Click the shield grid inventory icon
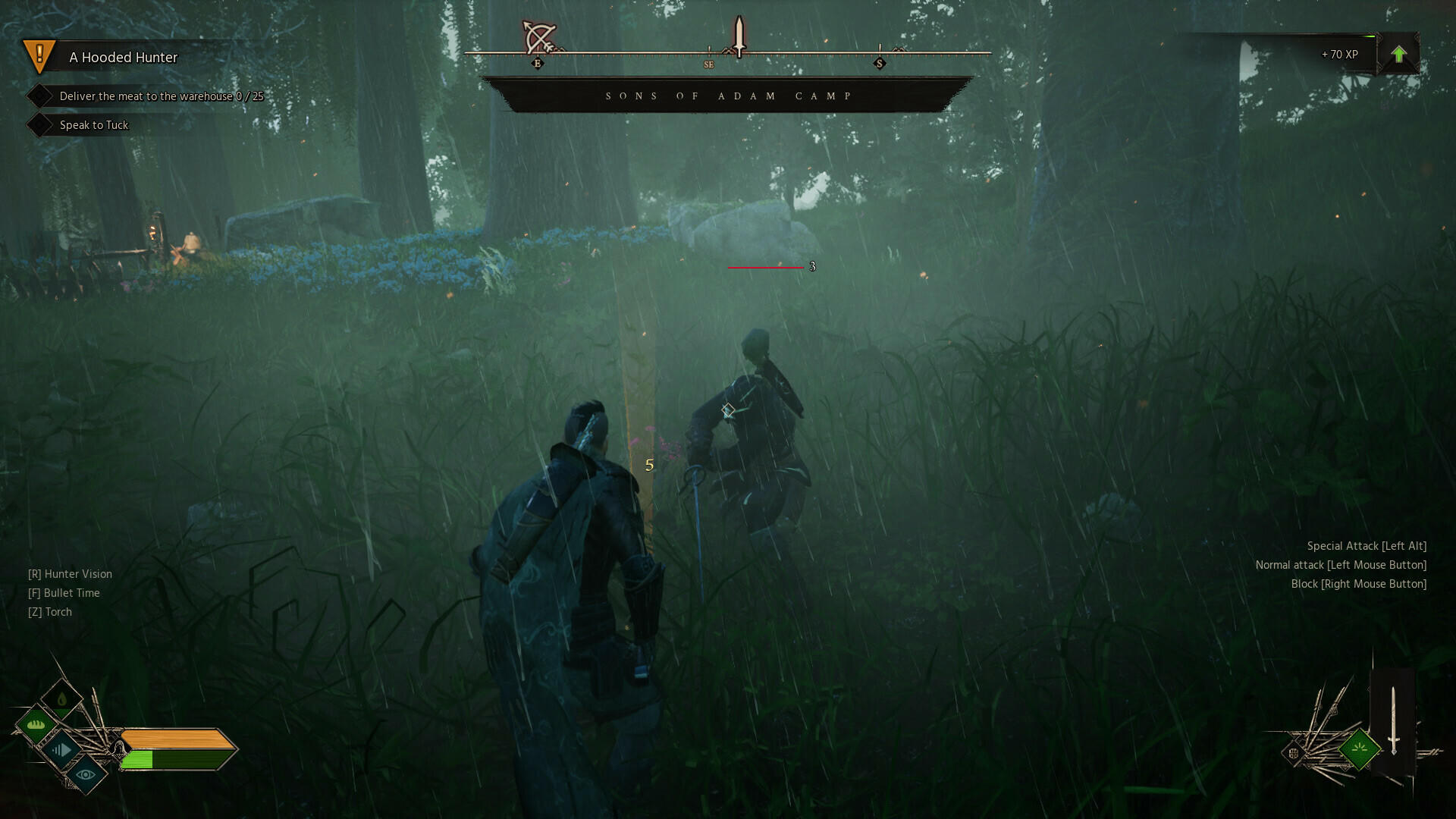 point(1294,752)
